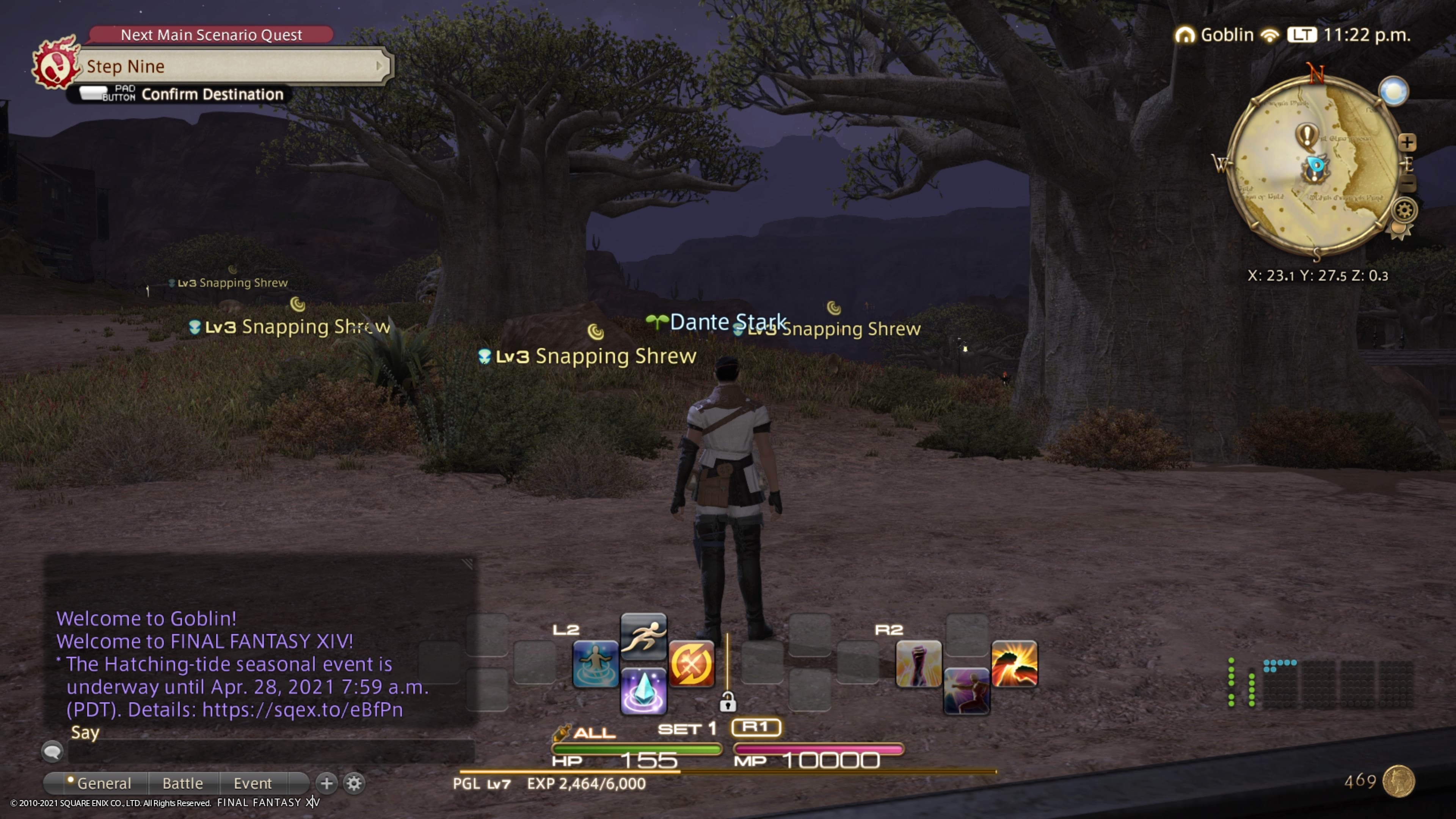Activate the Sprint ability icon
The image size is (1456, 819).
click(x=643, y=635)
